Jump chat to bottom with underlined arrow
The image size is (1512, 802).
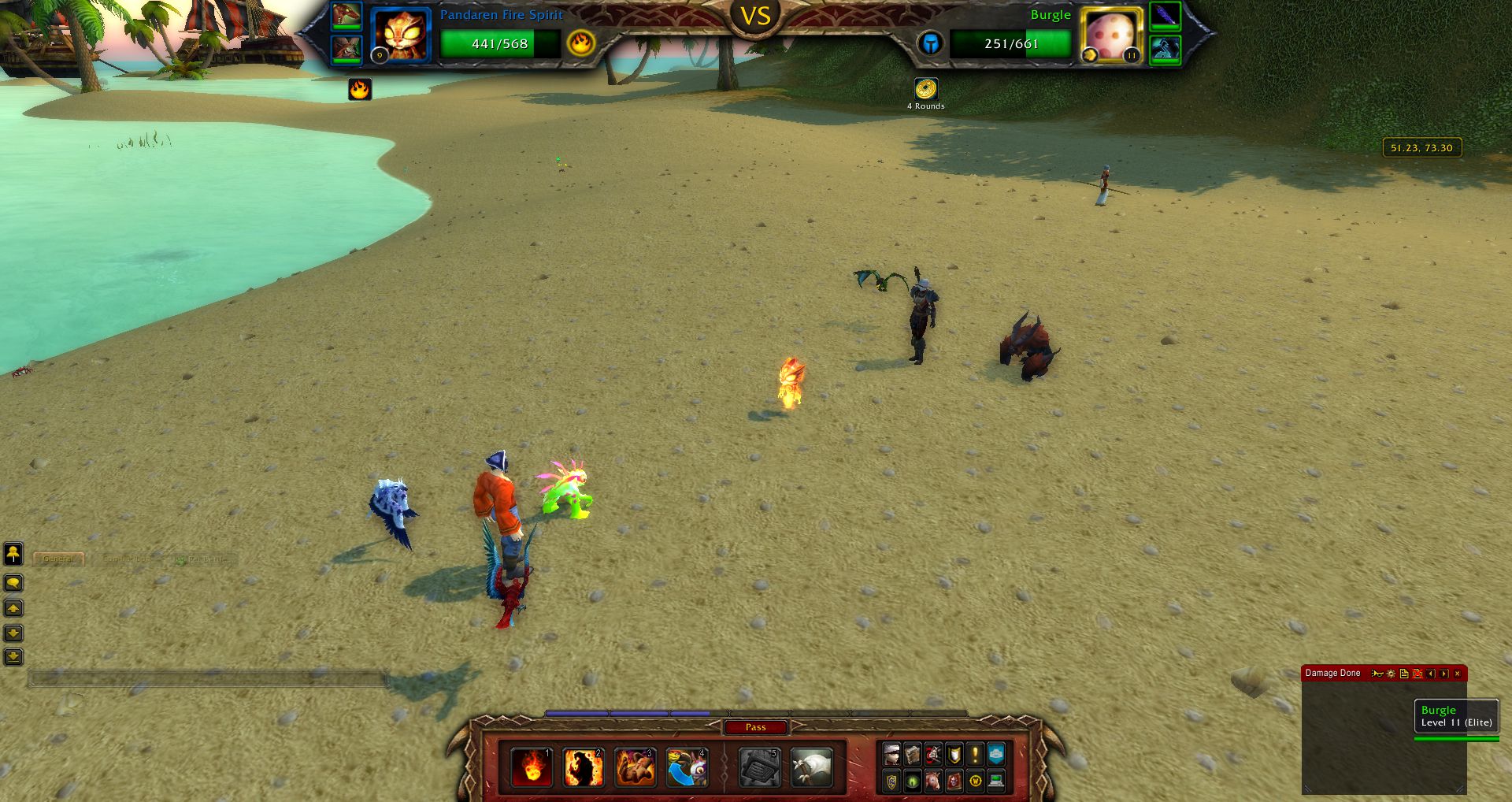(x=13, y=656)
